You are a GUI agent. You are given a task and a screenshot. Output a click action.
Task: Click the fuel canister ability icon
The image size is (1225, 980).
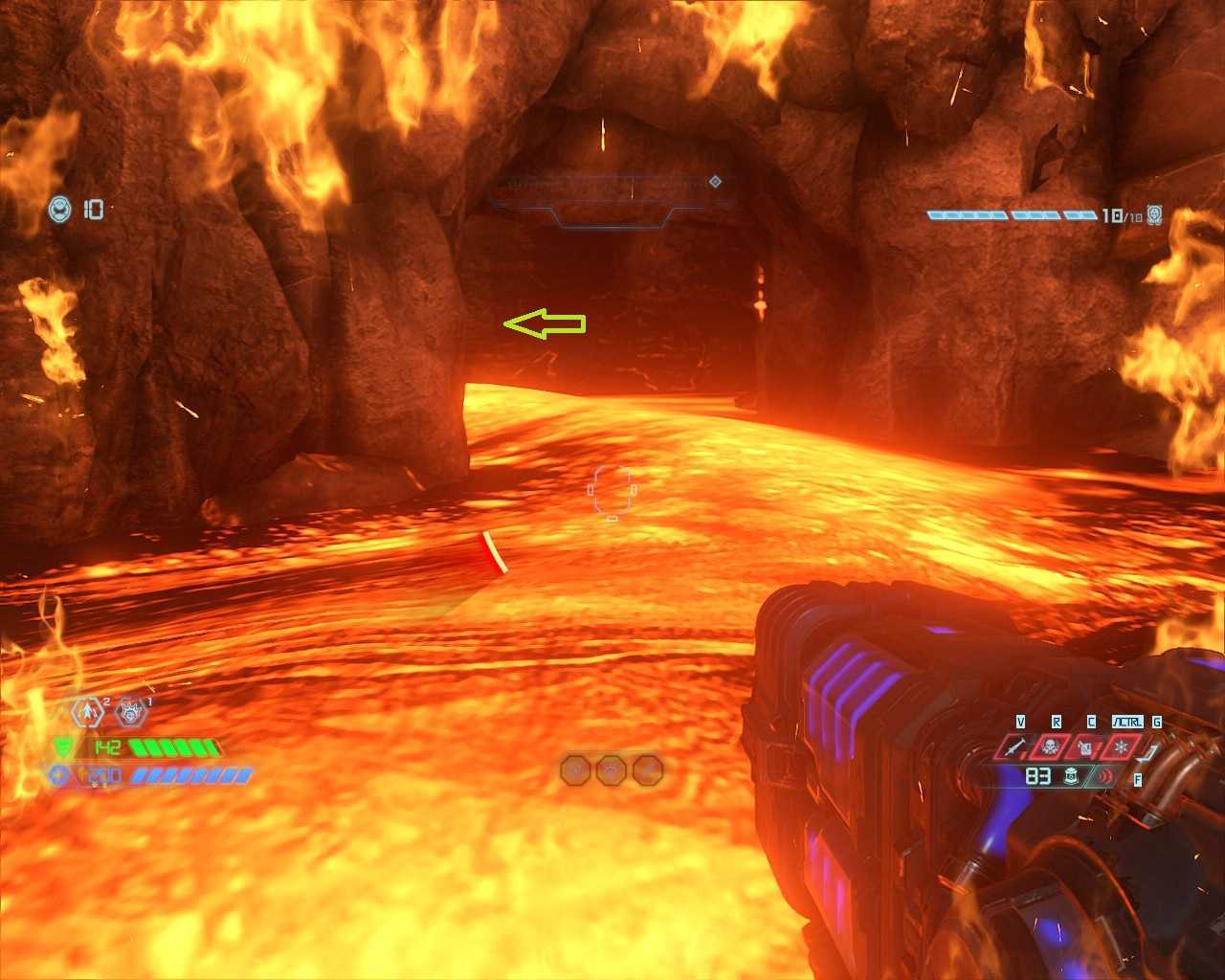(x=1086, y=747)
